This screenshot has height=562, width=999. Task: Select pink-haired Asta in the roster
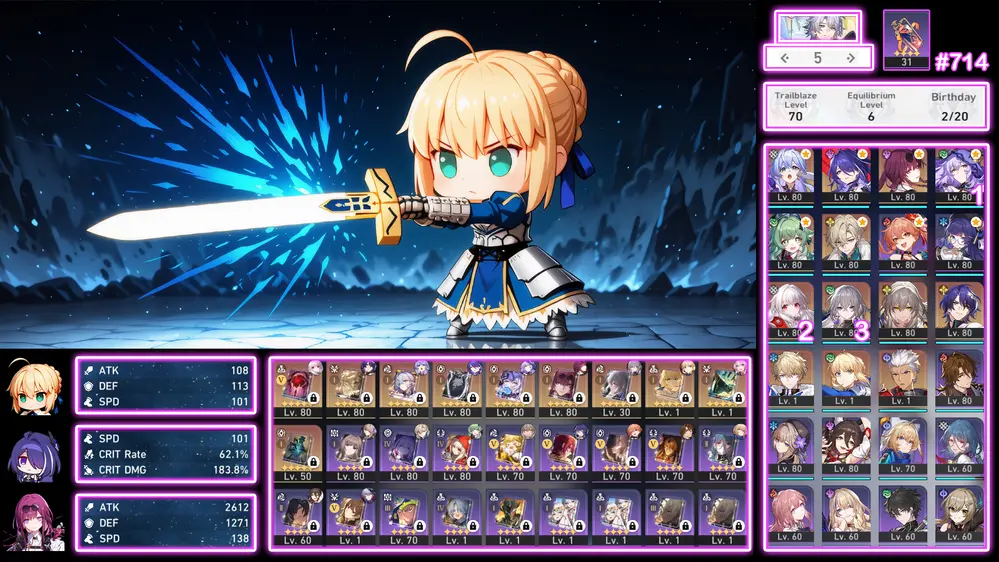[792, 512]
